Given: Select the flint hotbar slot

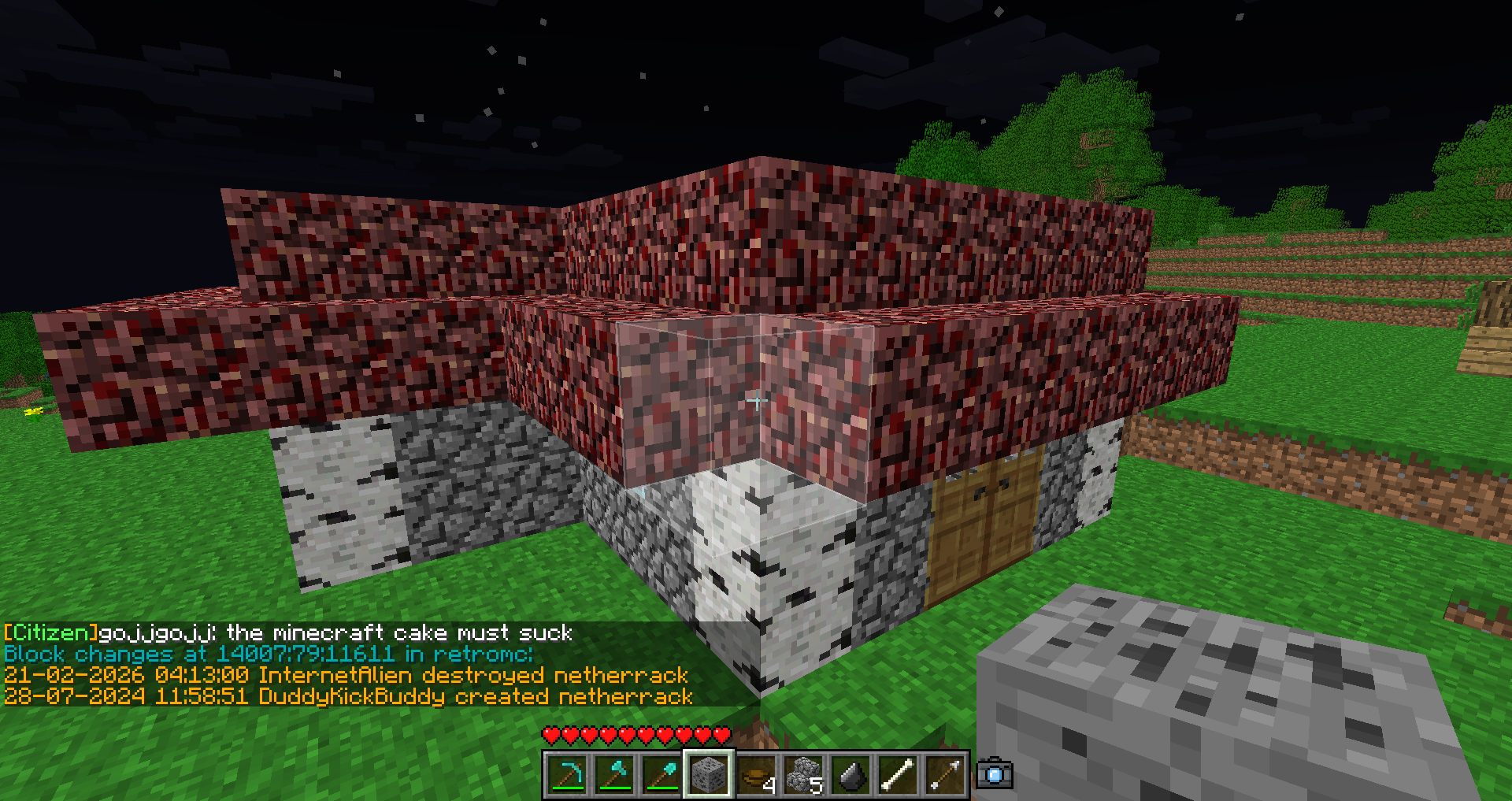Looking at the screenshot, I should (850, 775).
